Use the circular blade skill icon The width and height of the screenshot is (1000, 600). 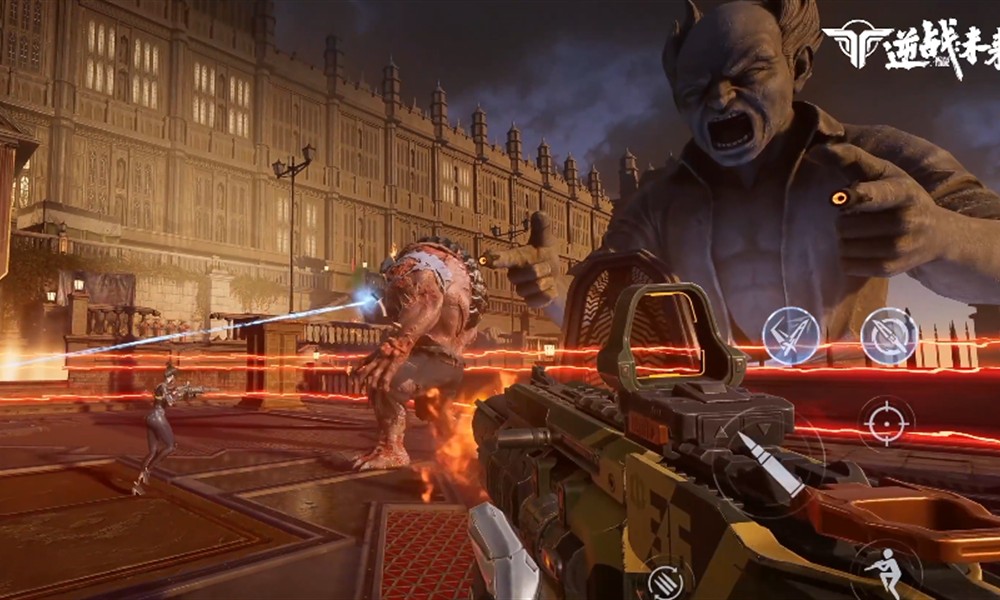[889, 336]
